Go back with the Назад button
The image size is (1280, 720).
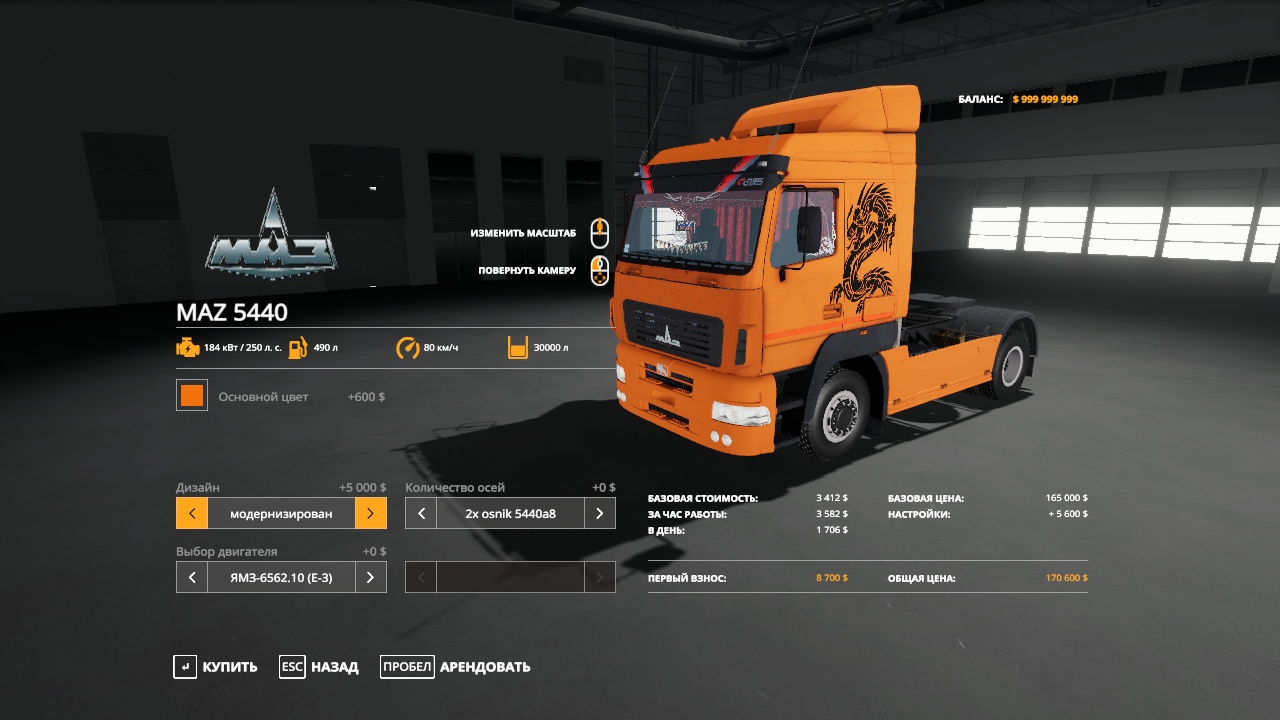click(319, 667)
